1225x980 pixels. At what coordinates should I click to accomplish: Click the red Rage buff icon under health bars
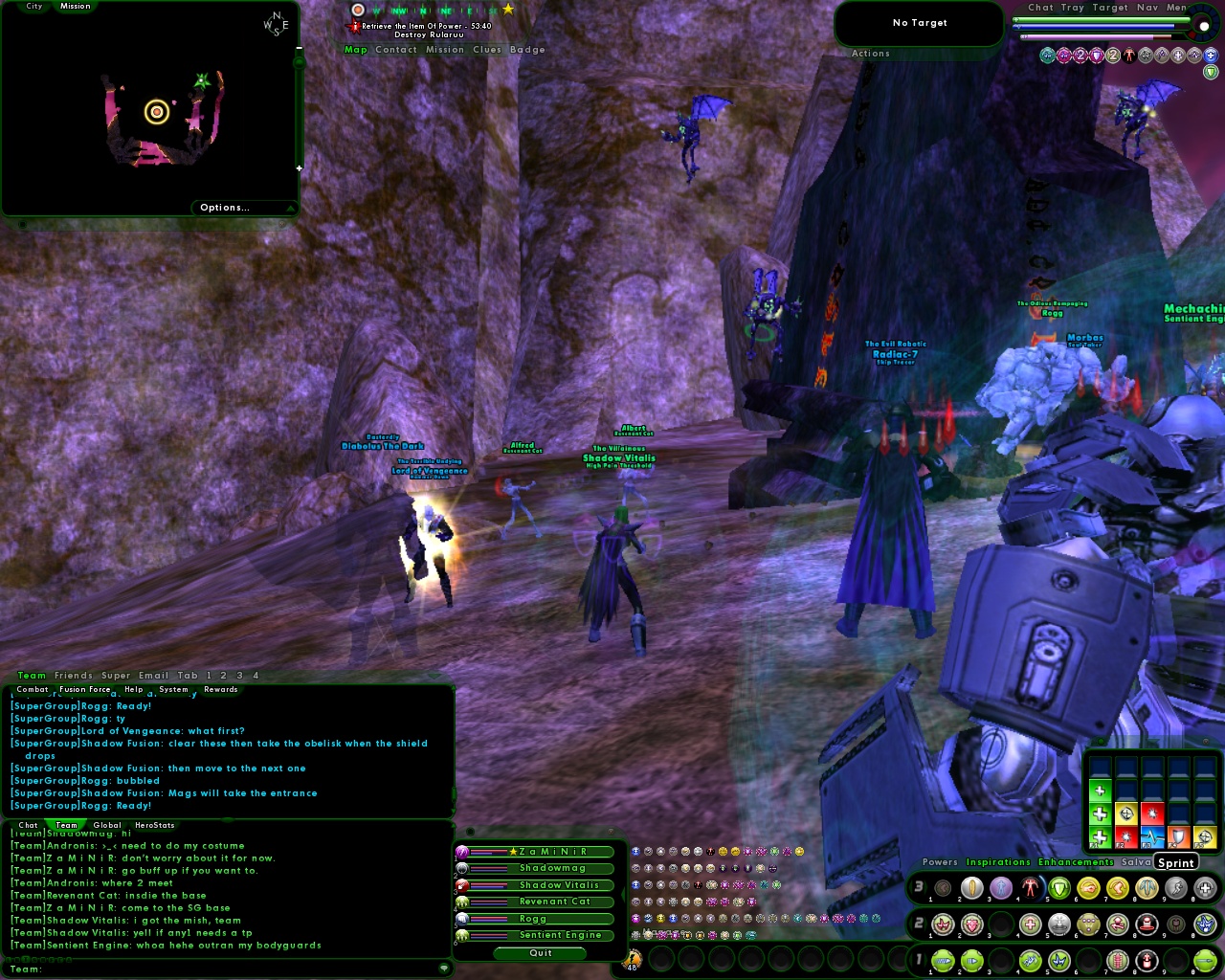pos(1128,55)
